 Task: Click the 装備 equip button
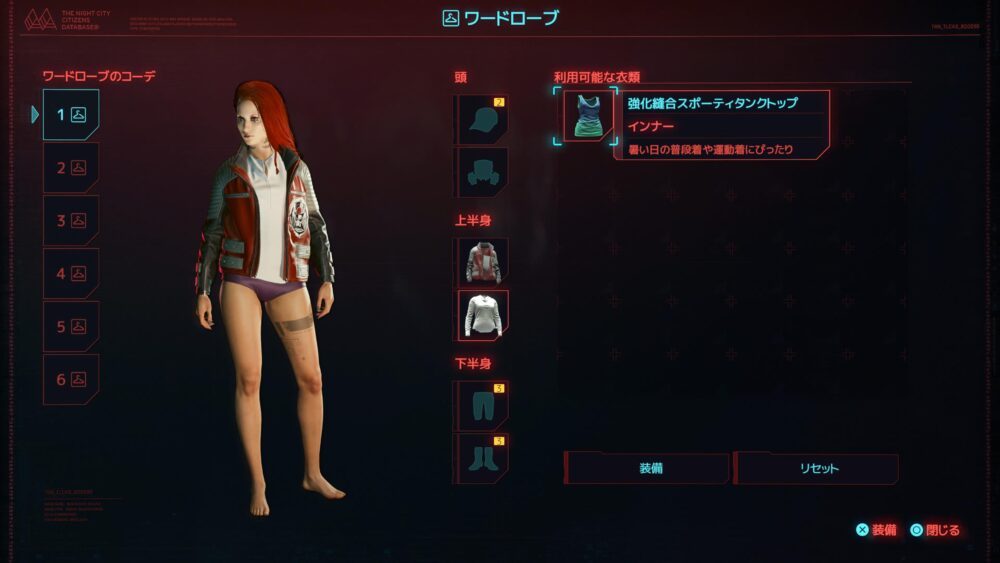pos(647,468)
